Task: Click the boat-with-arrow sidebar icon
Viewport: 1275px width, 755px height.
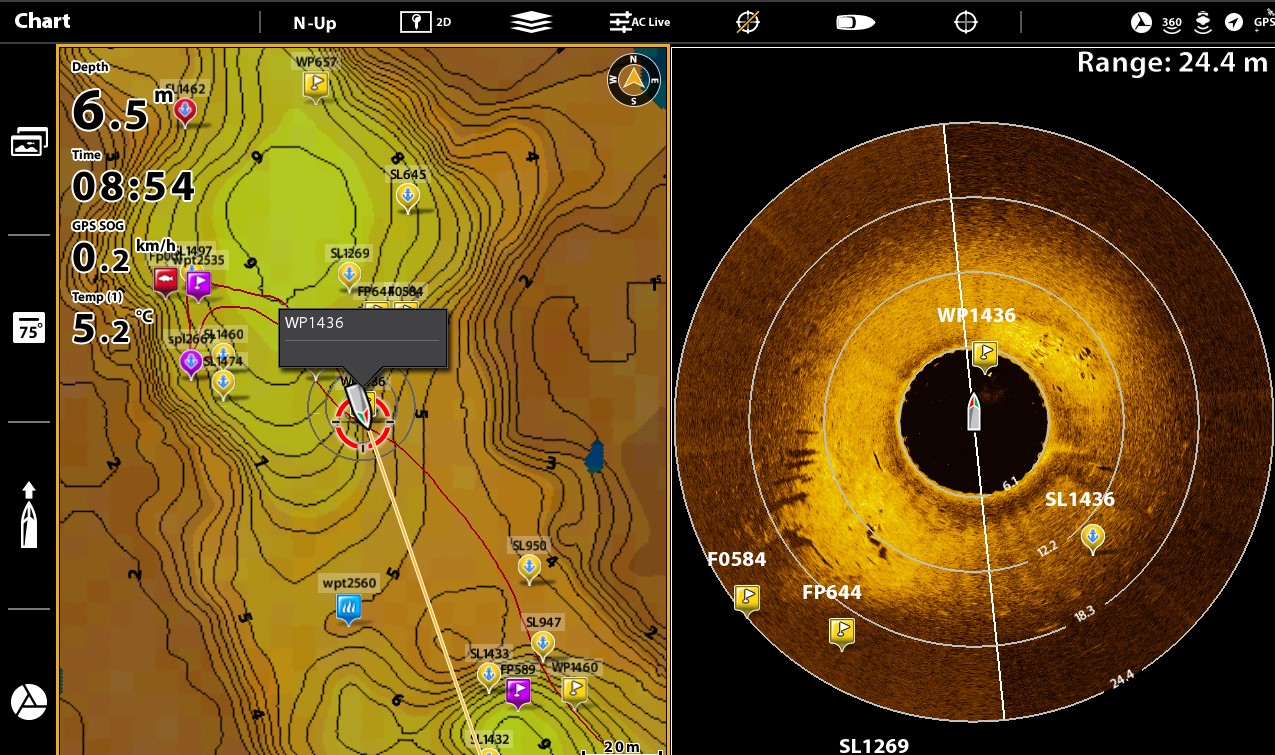Action: coord(29,515)
